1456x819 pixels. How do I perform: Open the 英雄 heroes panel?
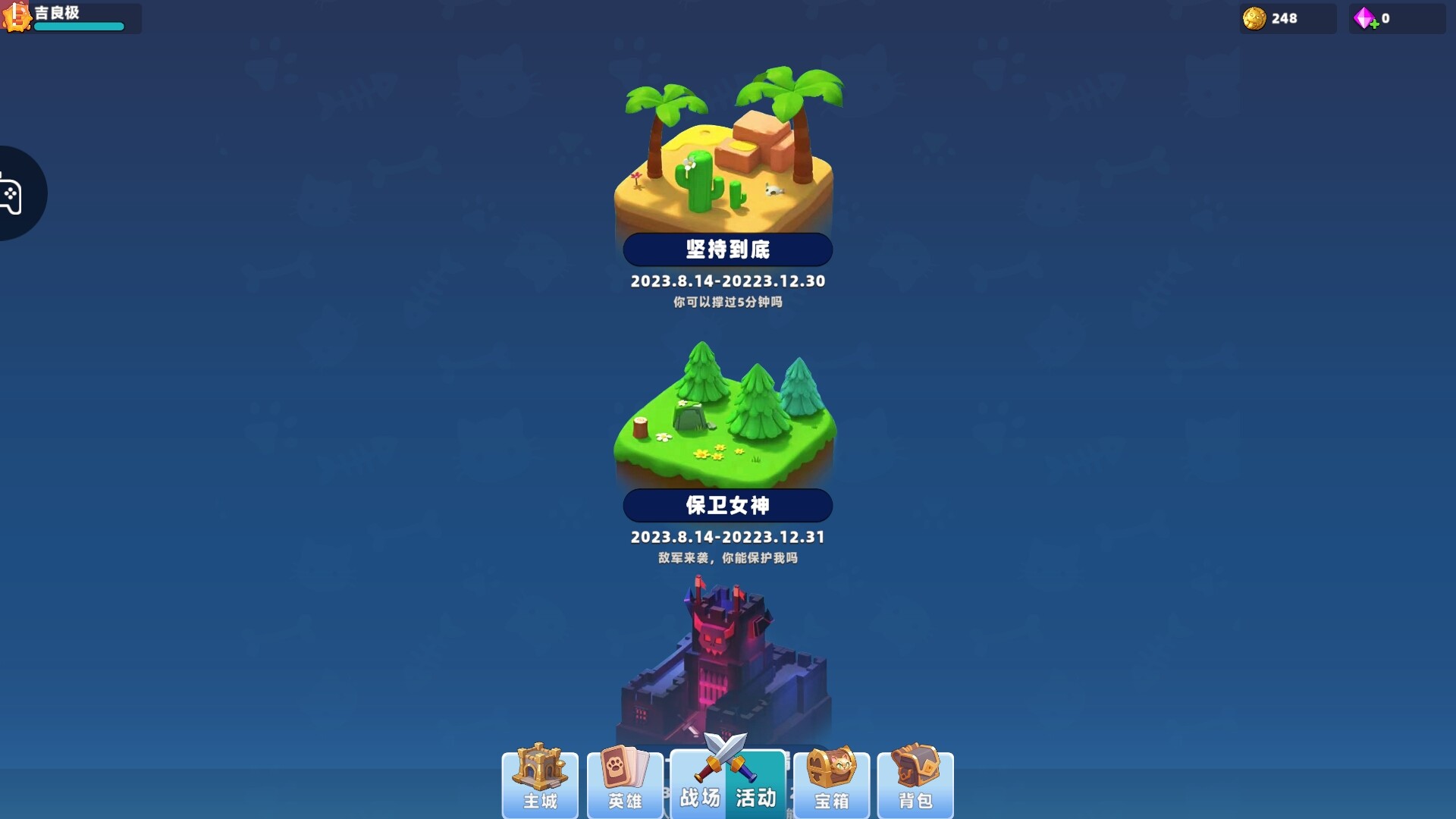(x=625, y=785)
